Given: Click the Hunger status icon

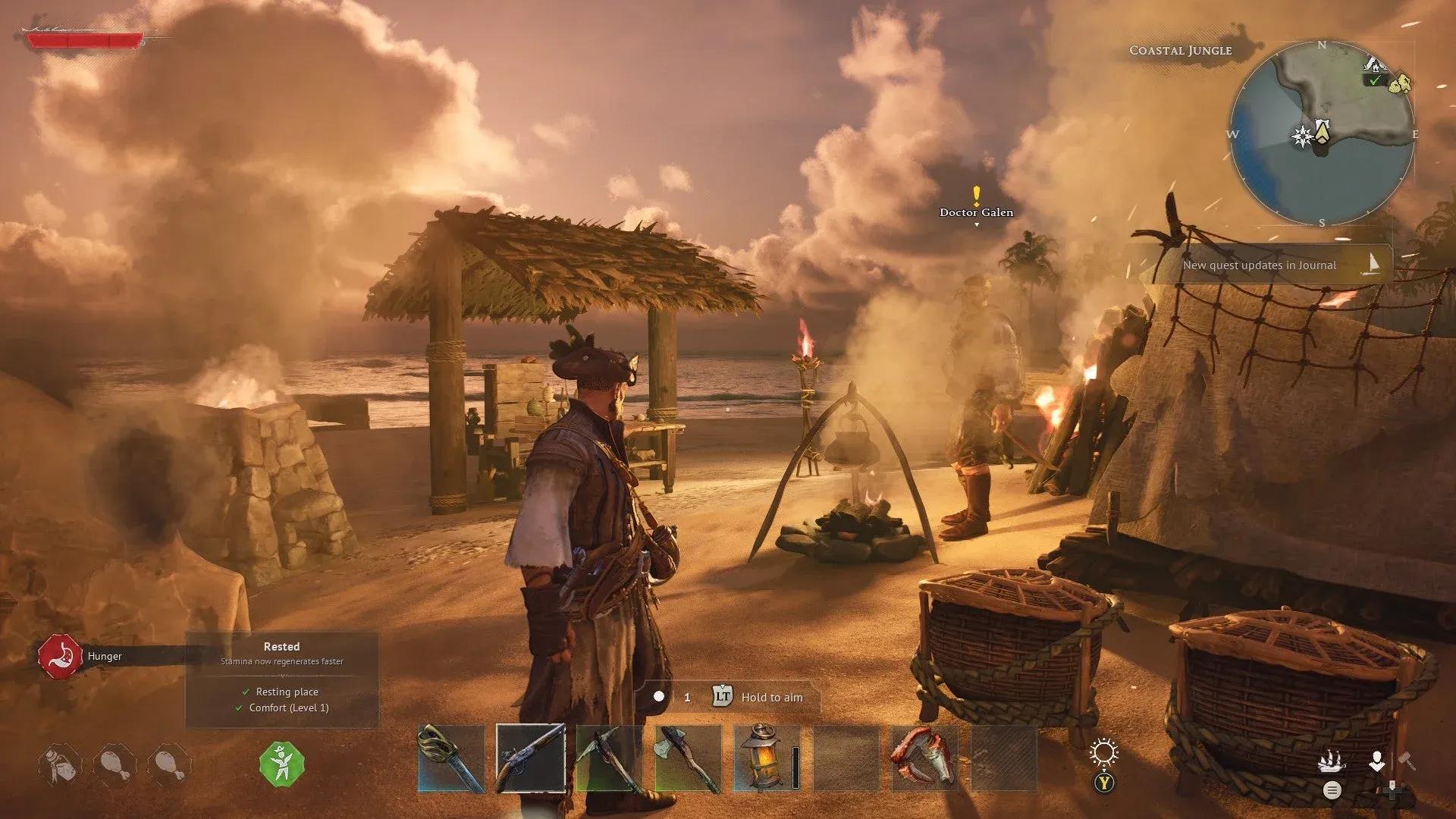Looking at the screenshot, I should click(61, 656).
